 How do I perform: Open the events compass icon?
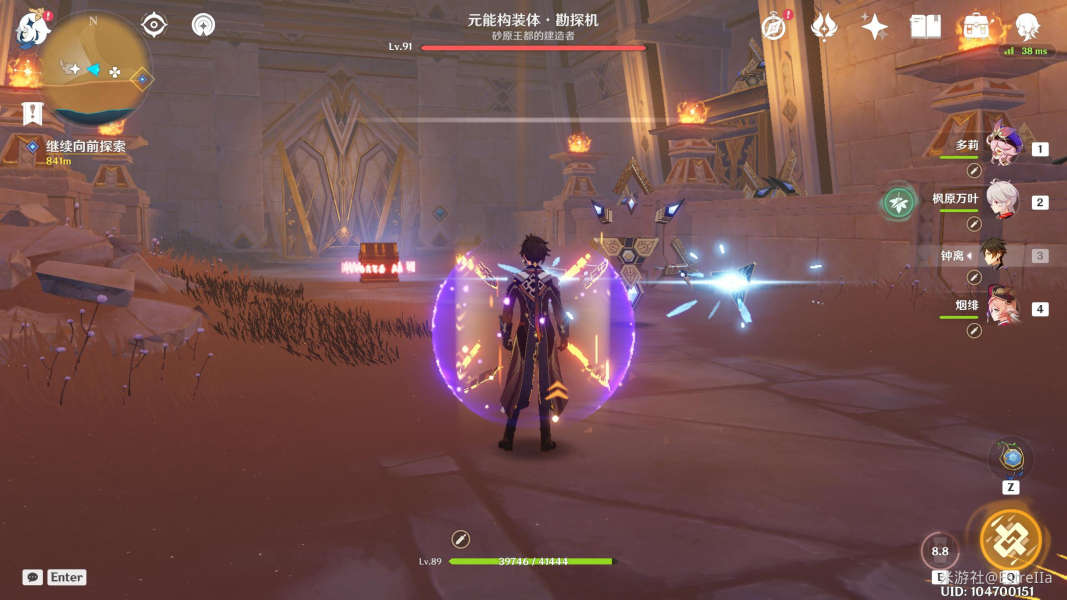pos(774,26)
